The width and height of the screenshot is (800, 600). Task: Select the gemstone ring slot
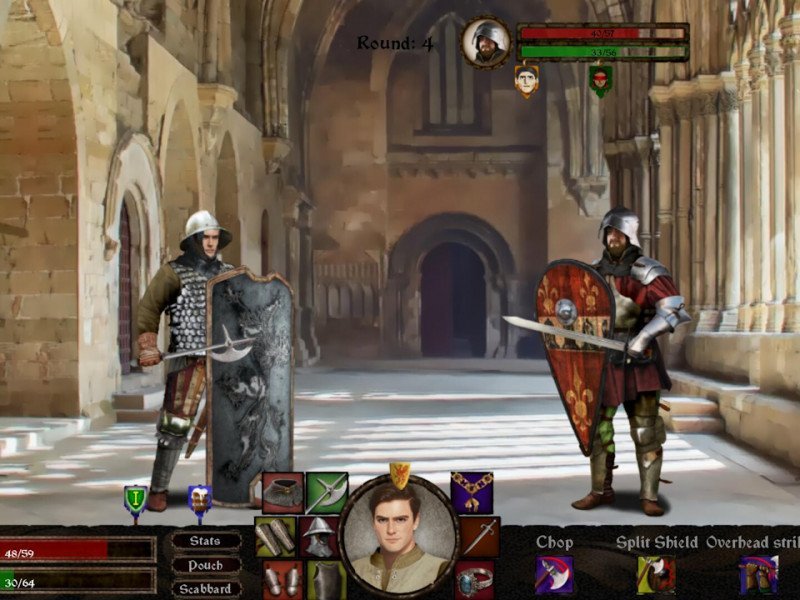tap(475, 580)
